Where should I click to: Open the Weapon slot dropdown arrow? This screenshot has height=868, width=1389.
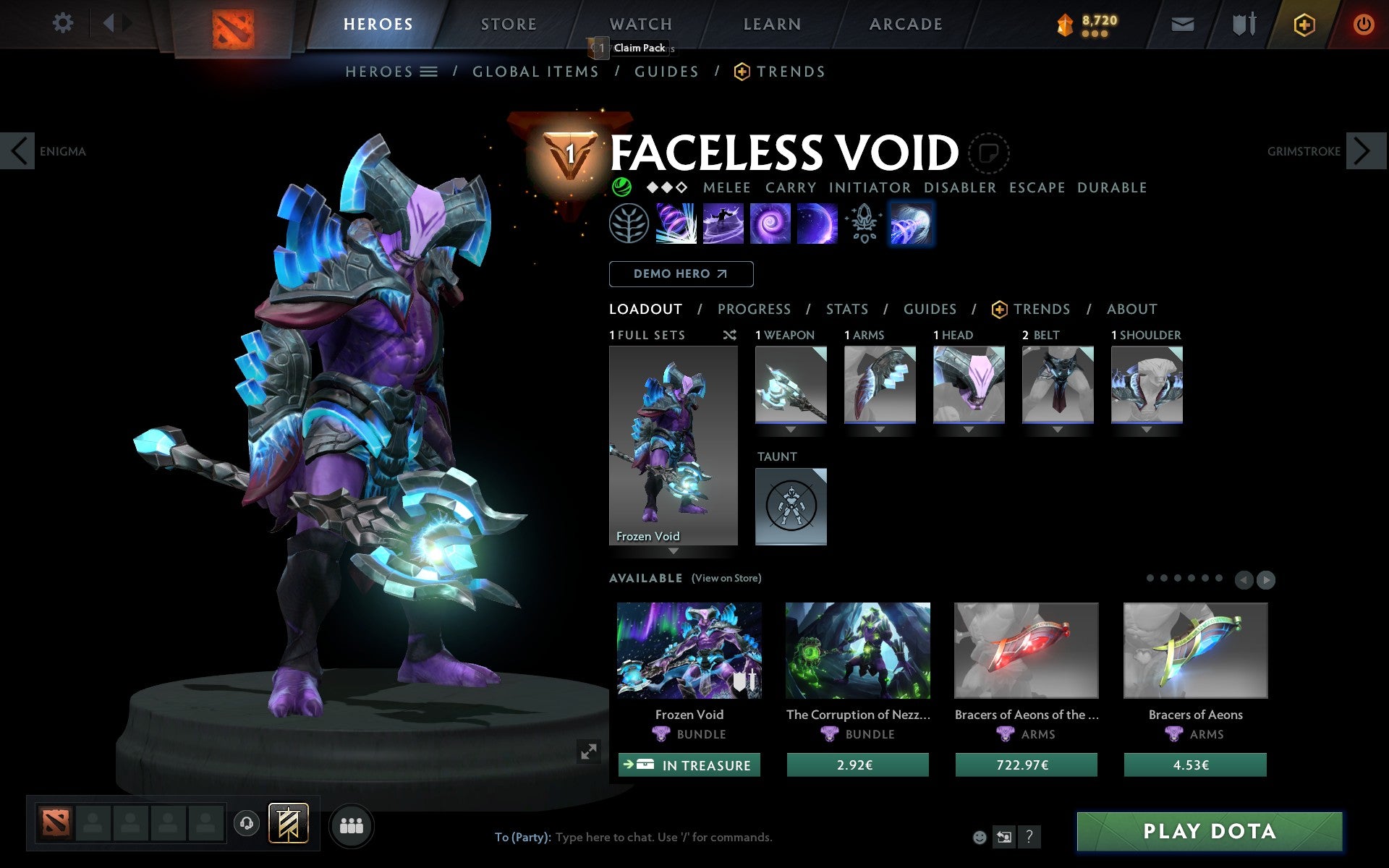point(790,428)
